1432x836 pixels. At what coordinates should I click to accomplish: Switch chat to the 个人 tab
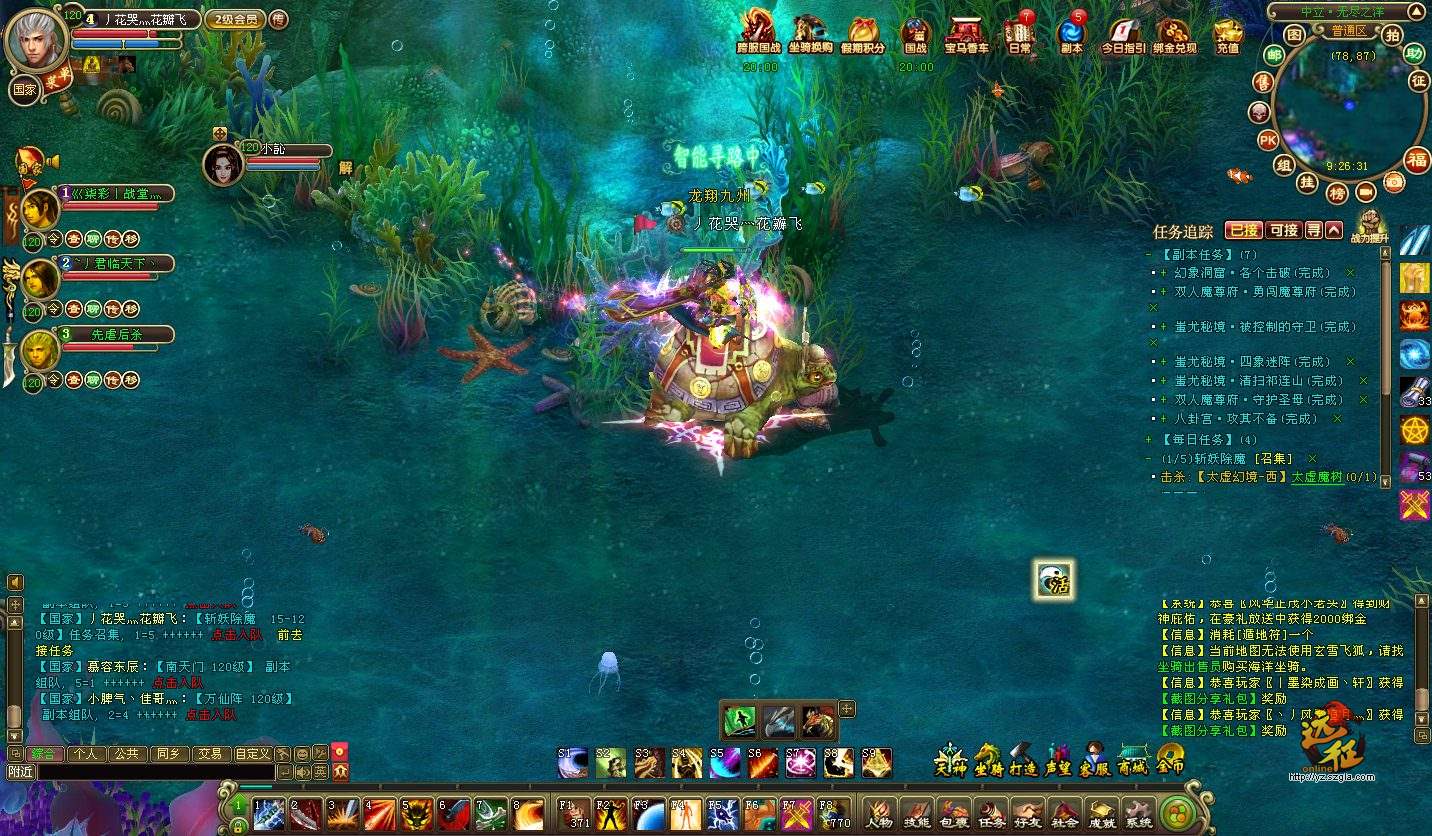point(86,753)
